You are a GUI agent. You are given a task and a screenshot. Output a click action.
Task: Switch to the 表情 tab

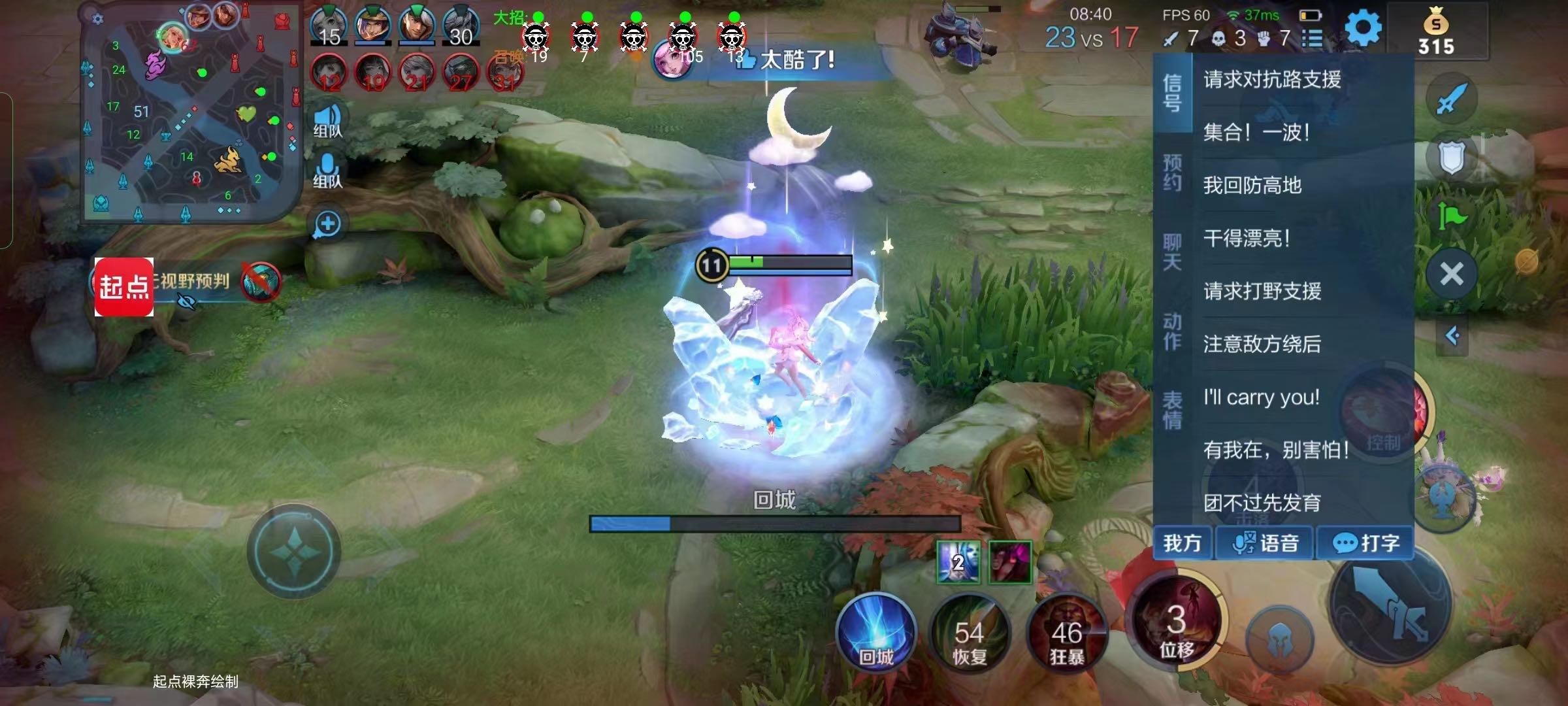click(x=1172, y=410)
